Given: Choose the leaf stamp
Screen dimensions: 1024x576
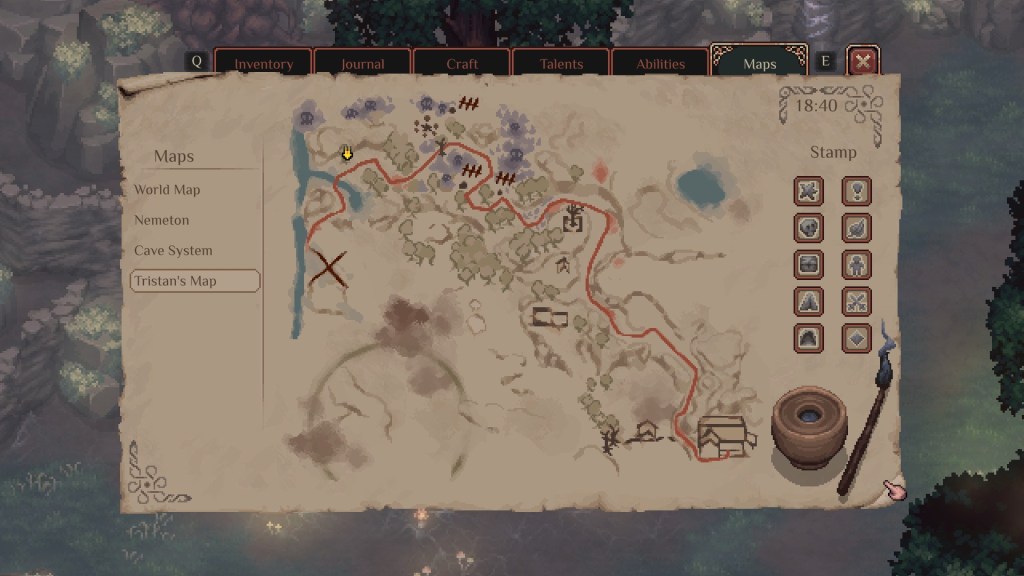Looking at the screenshot, I should (856, 228).
